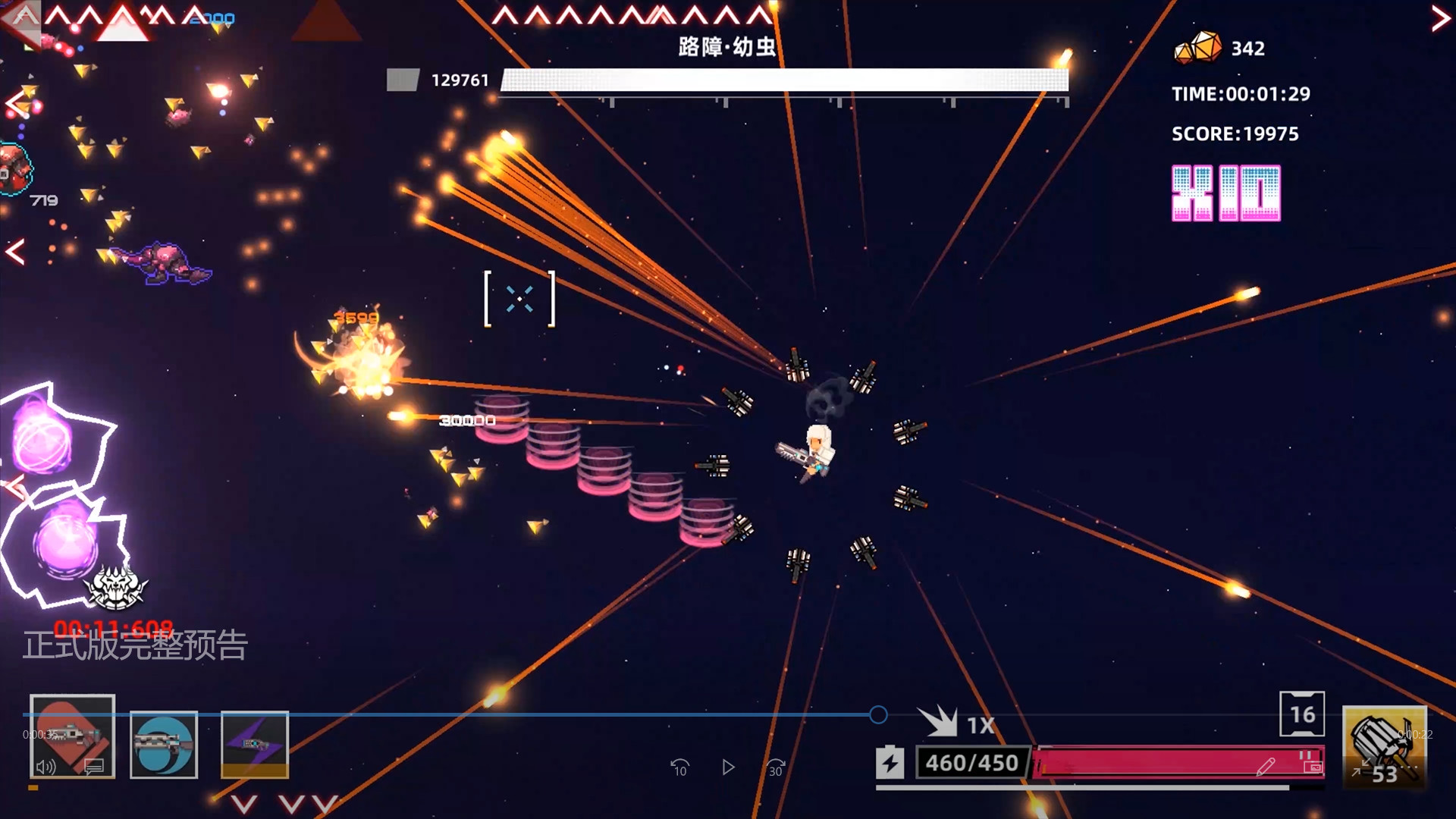
Task: Open the pencil edit tool
Action: pyautogui.click(x=1265, y=767)
